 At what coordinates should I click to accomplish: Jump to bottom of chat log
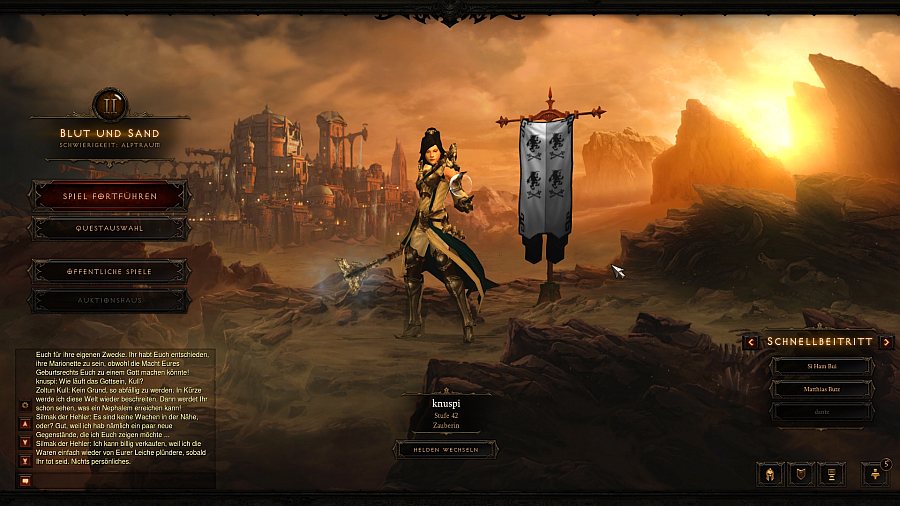point(26,461)
